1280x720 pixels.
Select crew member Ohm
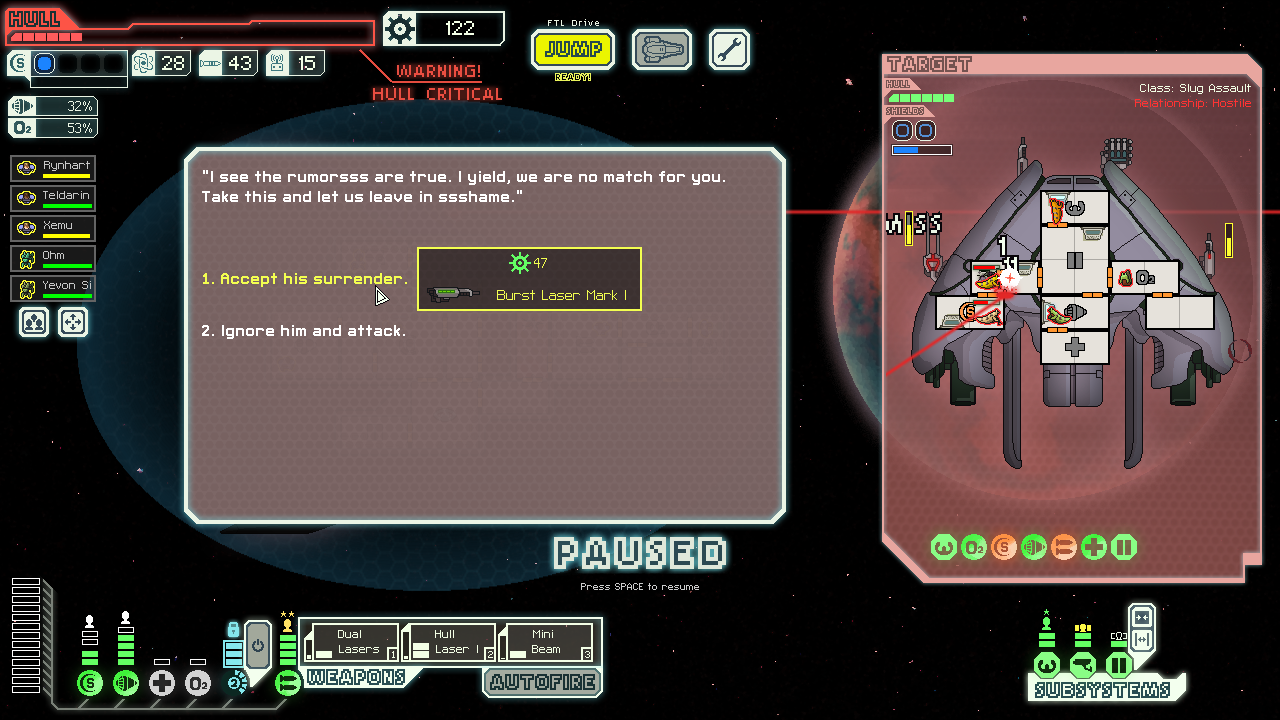coord(54,258)
